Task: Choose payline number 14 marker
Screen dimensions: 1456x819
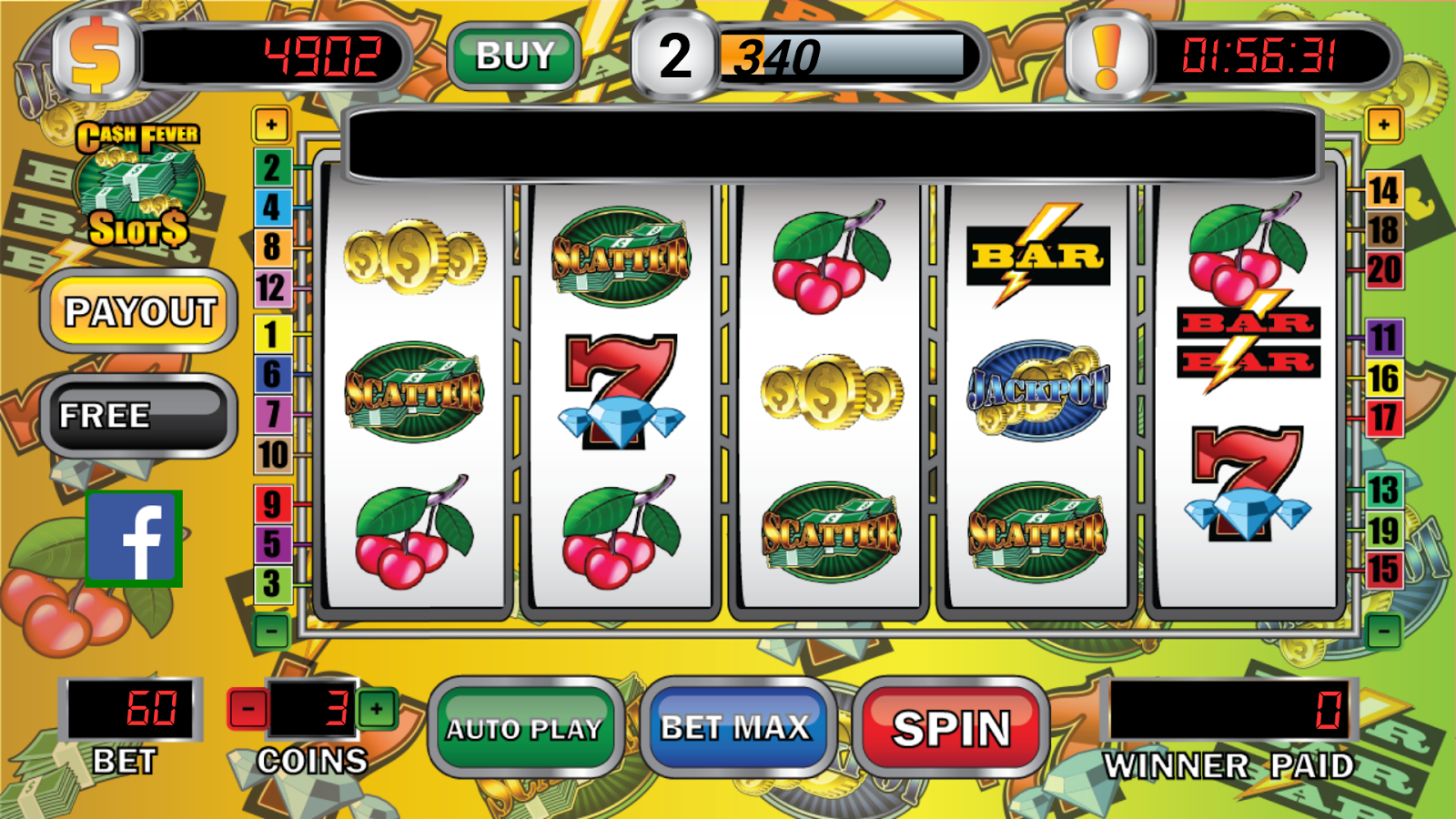Action: tap(1383, 191)
